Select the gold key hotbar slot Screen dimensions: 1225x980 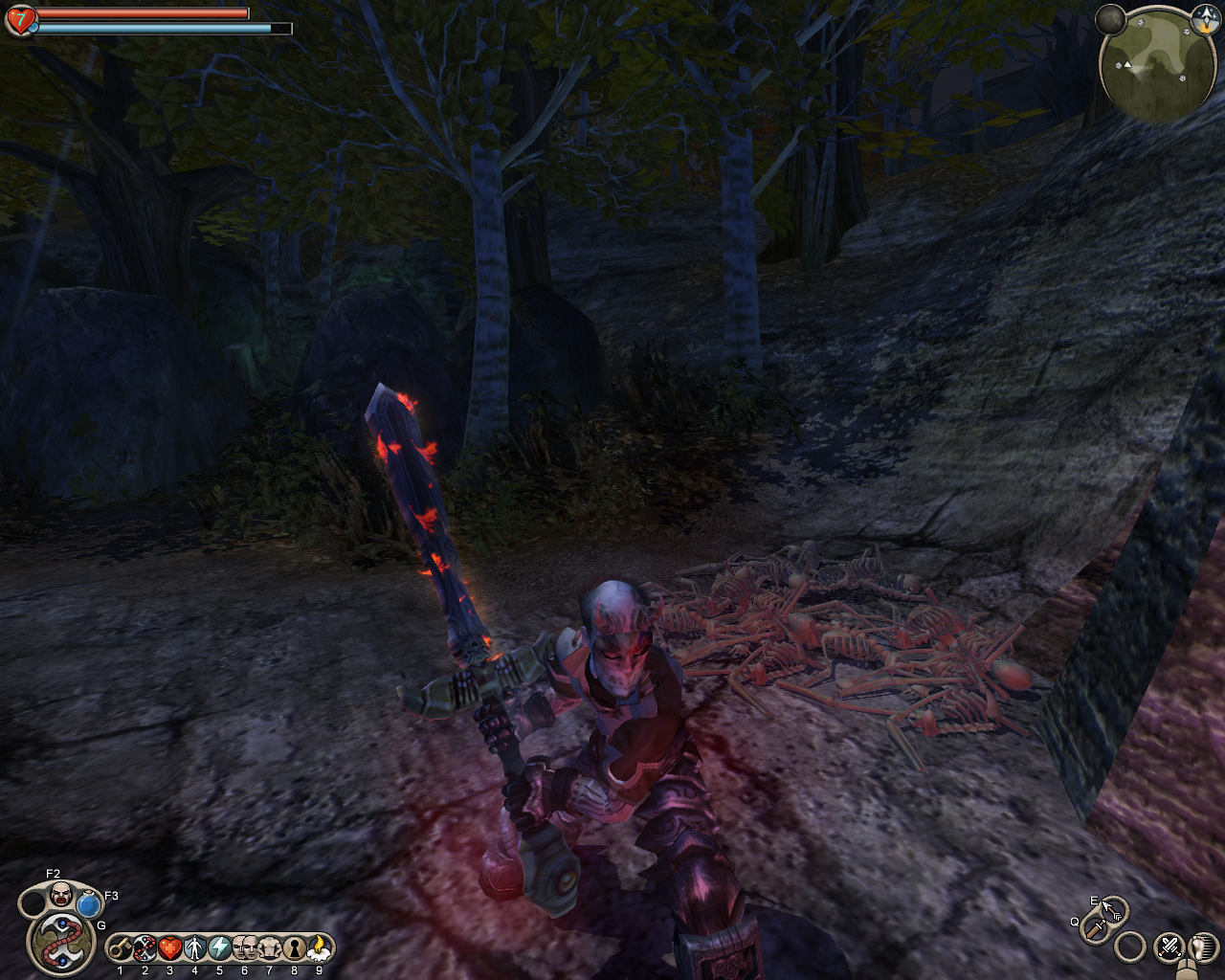(x=120, y=948)
